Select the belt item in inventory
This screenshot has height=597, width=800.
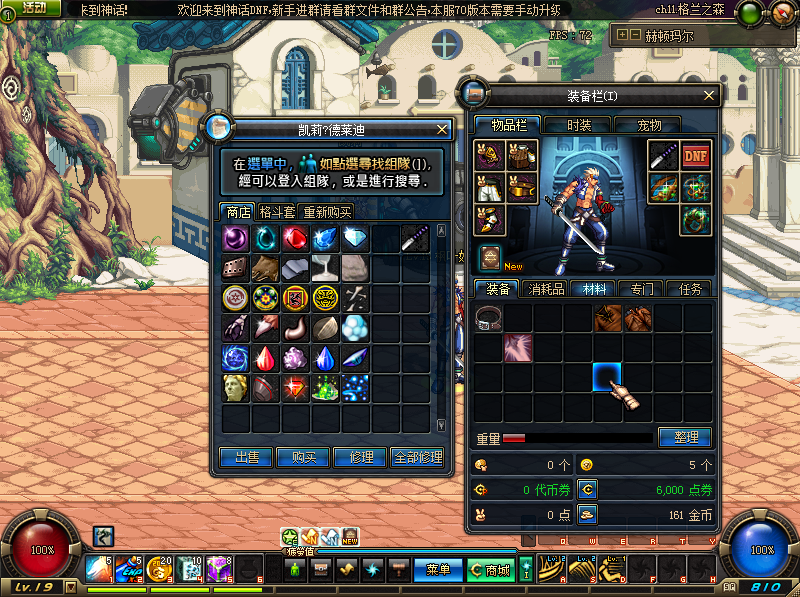tap(489, 318)
